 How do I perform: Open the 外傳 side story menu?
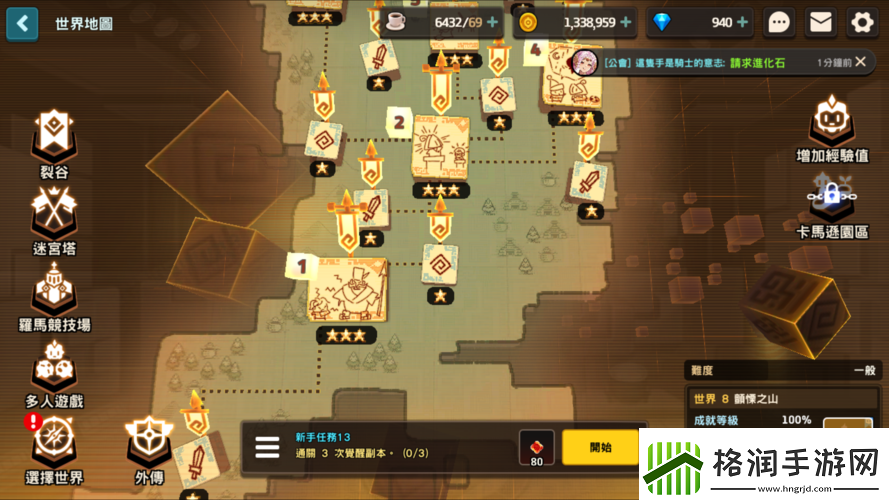click(148, 447)
